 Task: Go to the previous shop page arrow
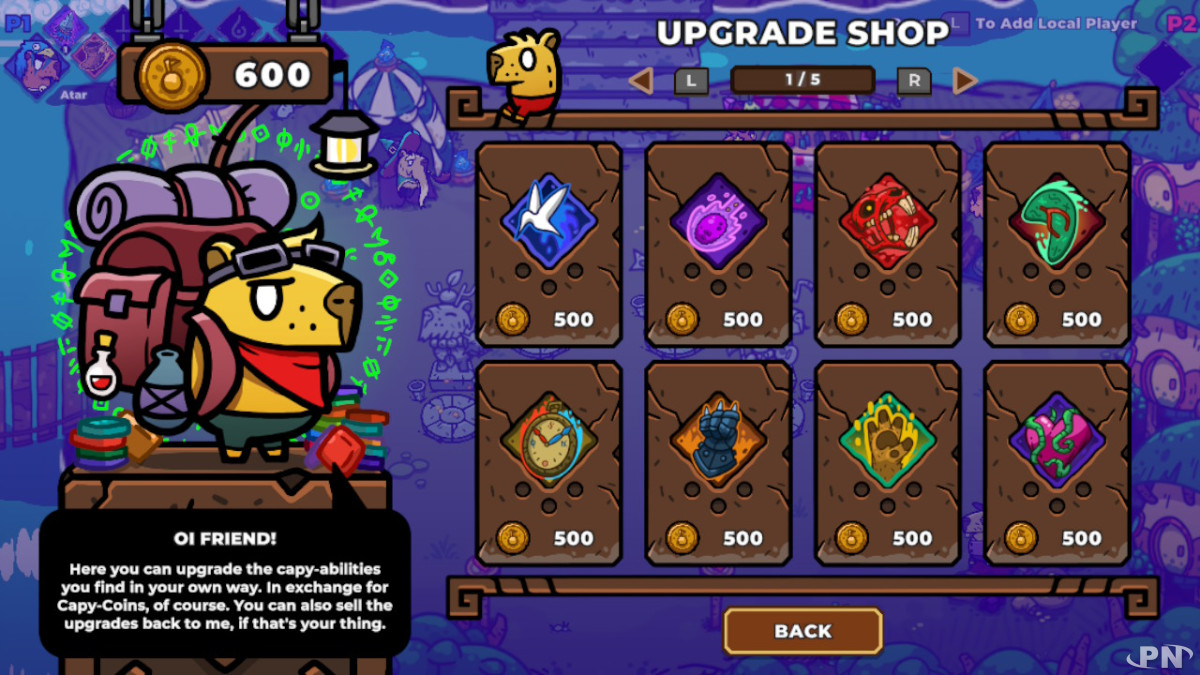click(641, 81)
